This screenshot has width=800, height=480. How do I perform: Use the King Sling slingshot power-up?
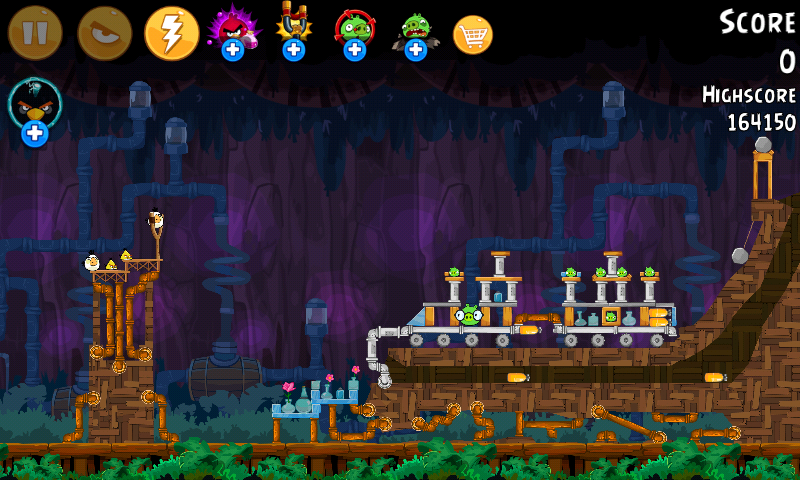pyautogui.click(x=293, y=30)
